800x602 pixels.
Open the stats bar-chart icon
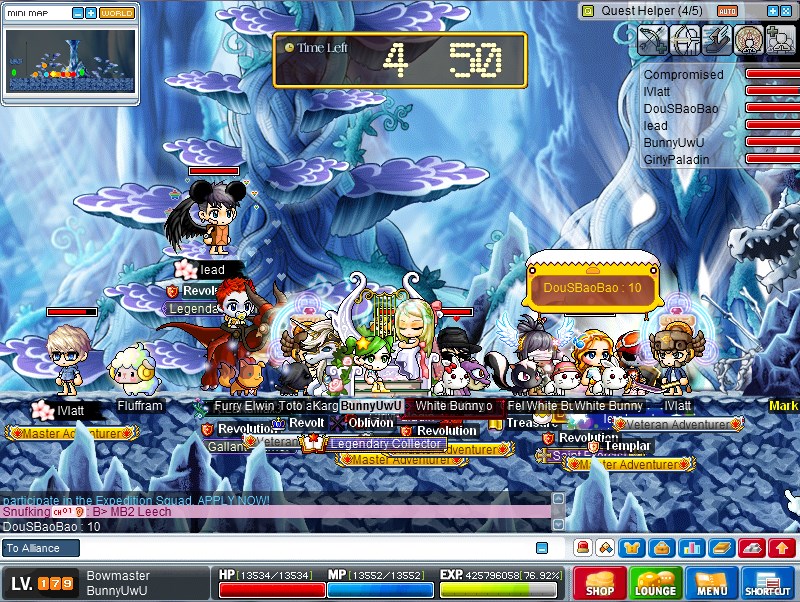(x=690, y=548)
